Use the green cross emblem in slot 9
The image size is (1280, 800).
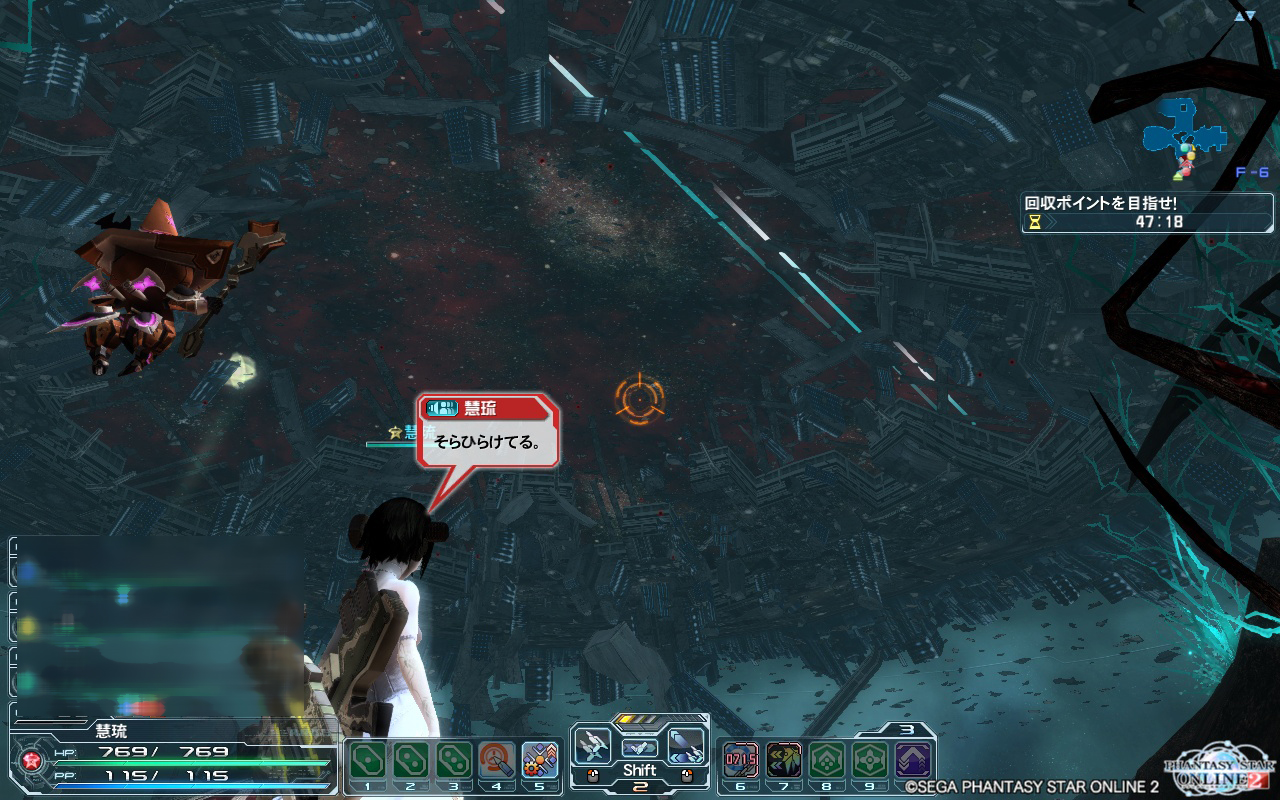click(870, 761)
